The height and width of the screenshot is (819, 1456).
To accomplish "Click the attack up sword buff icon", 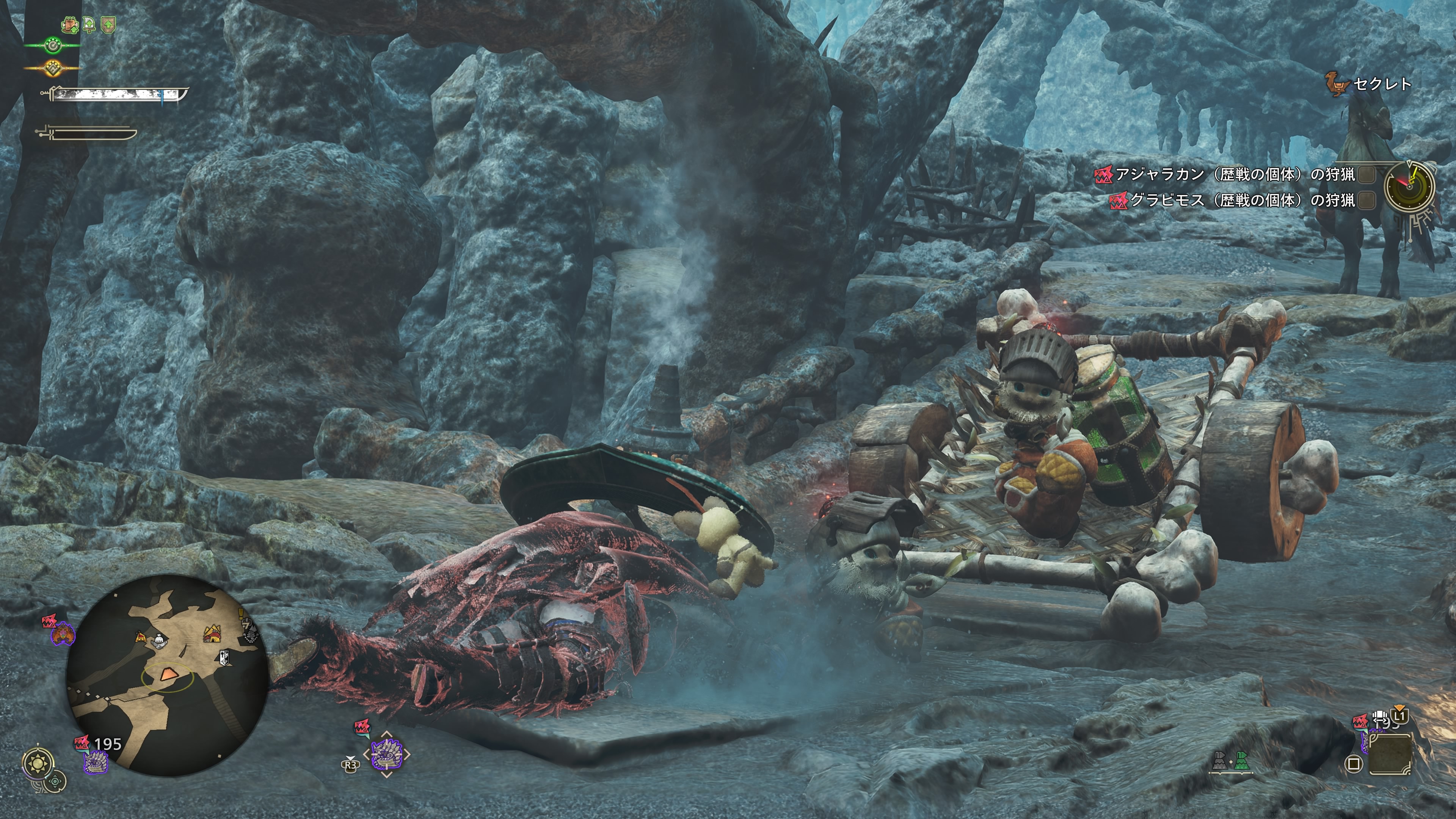I will click(x=89, y=25).
